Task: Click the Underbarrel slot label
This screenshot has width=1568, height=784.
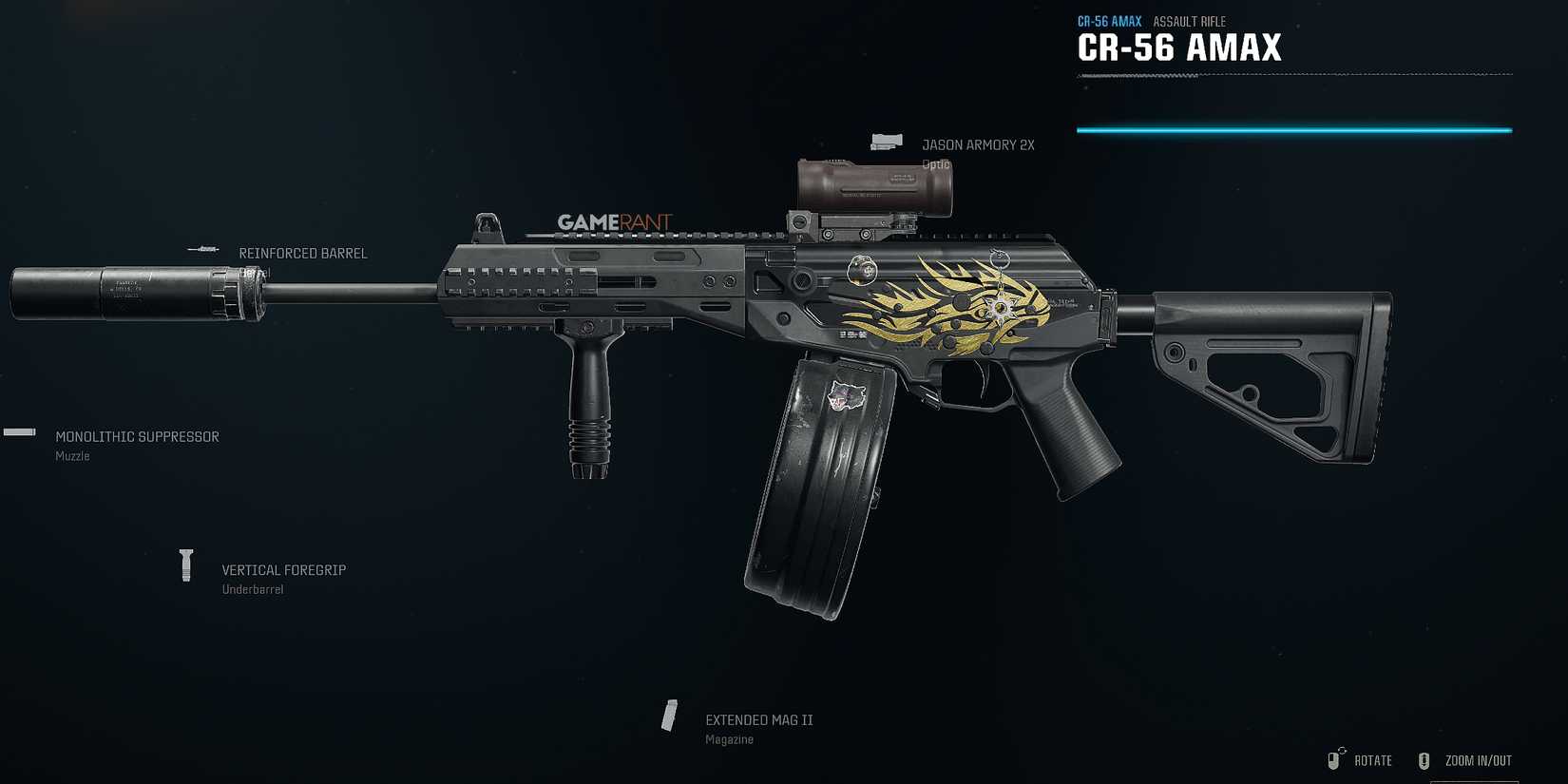Action: 251,588
